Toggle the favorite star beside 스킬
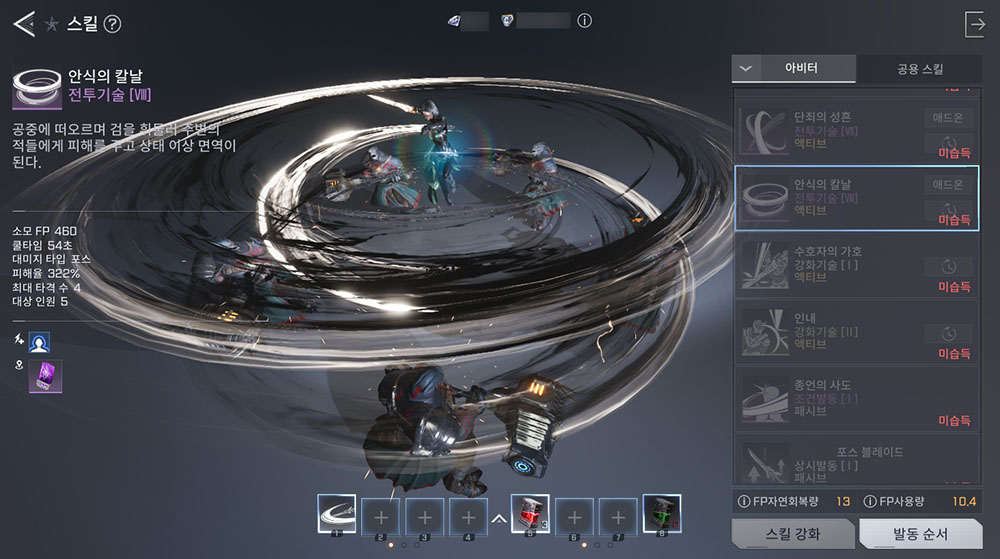This screenshot has height=559, width=1000. (x=51, y=24)
